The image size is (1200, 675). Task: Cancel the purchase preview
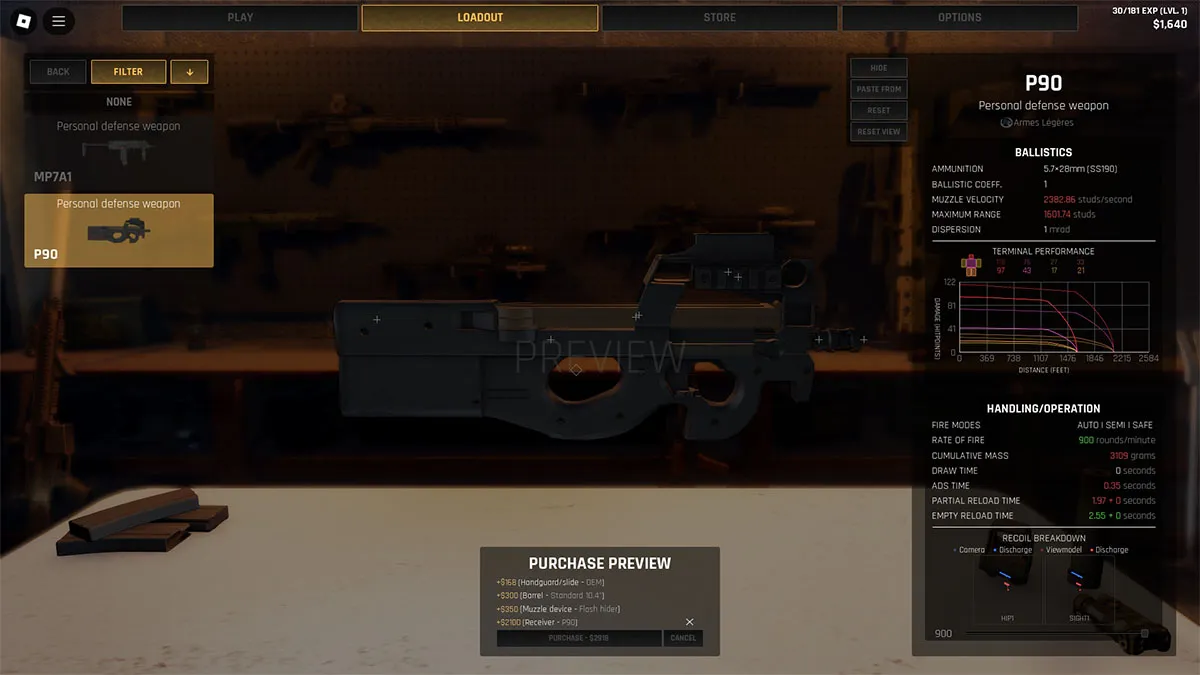(683, 638)
